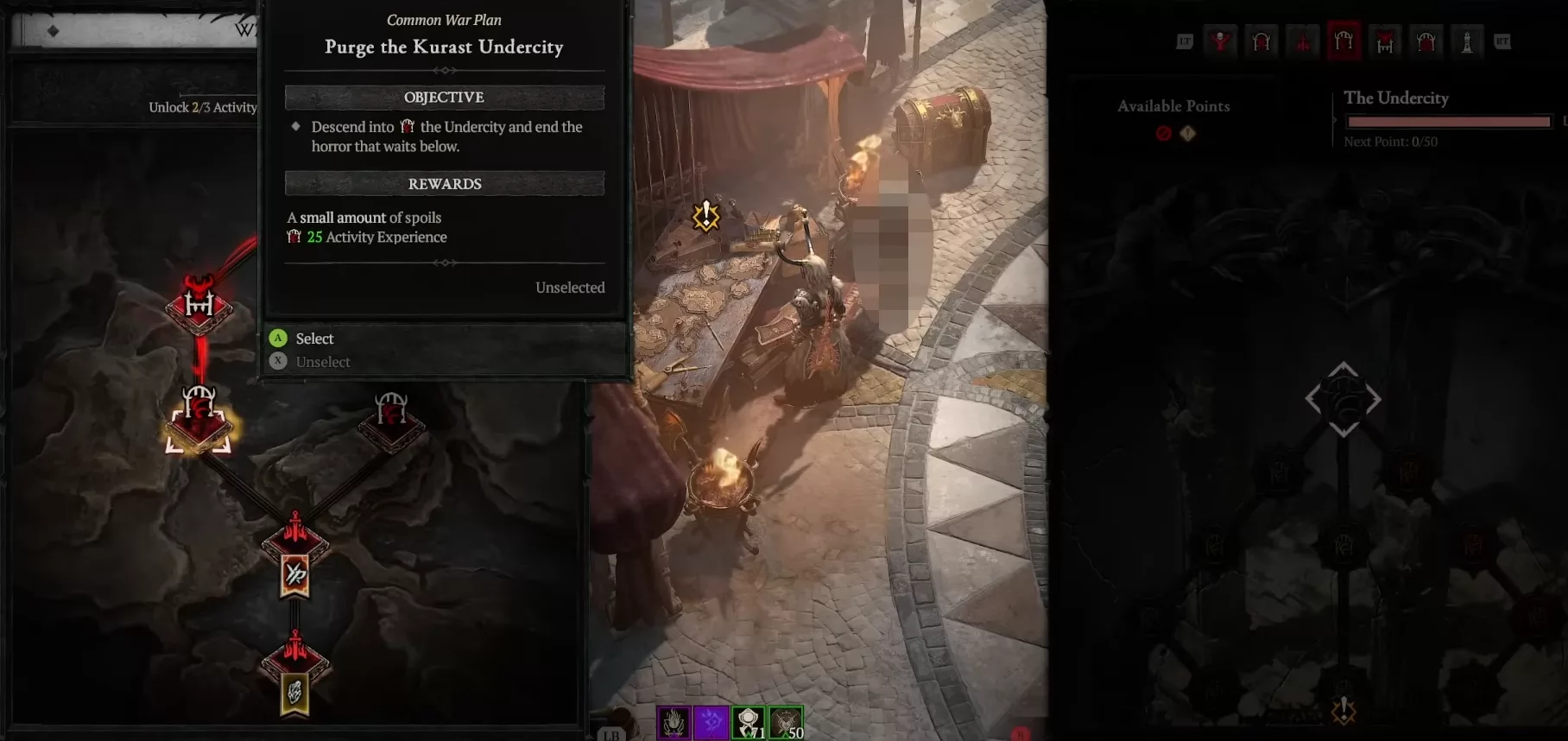Open the arched gate icon left of the highlighted tab
Viewport: 1568px width, 741px height.
[x=1260, y=40]
